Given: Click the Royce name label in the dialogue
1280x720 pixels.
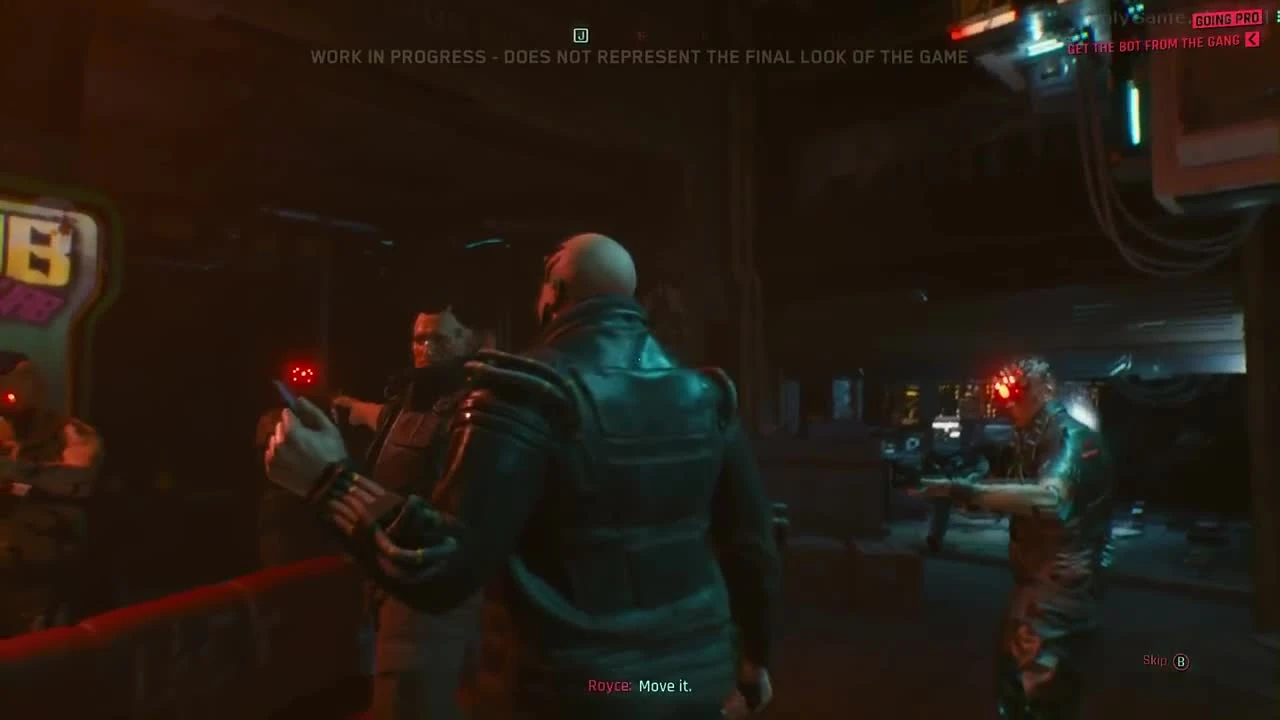Looking at the screenshot, I should [x=608, y=687].
